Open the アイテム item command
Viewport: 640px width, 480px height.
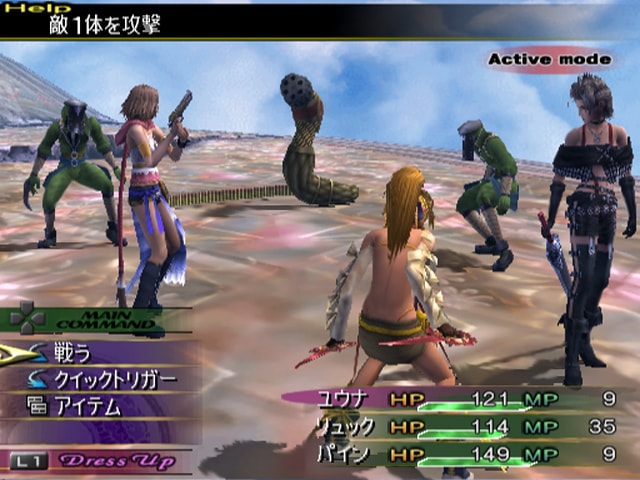tap(87, 406)
